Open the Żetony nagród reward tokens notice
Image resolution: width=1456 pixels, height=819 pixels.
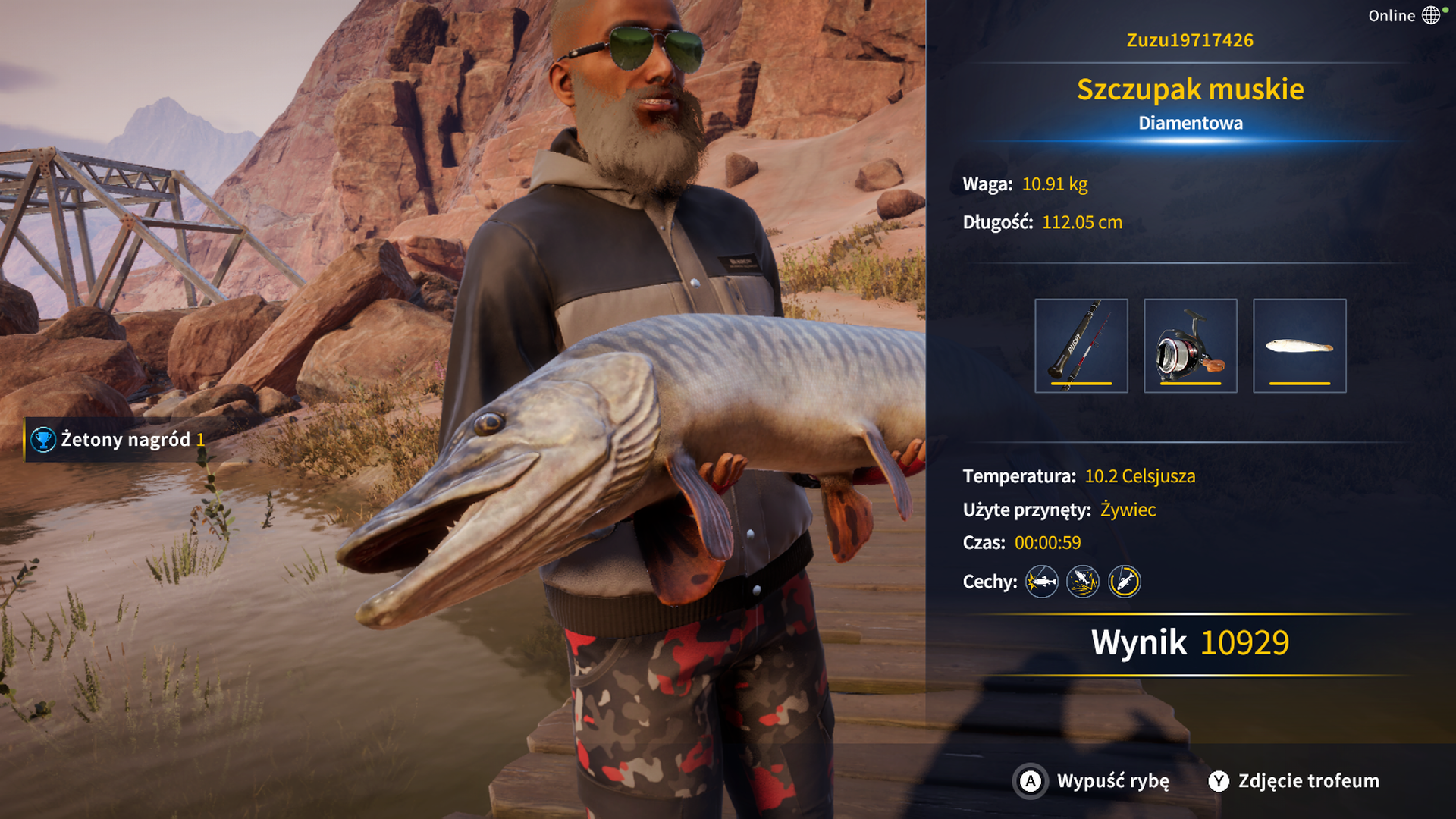[116, 439]
